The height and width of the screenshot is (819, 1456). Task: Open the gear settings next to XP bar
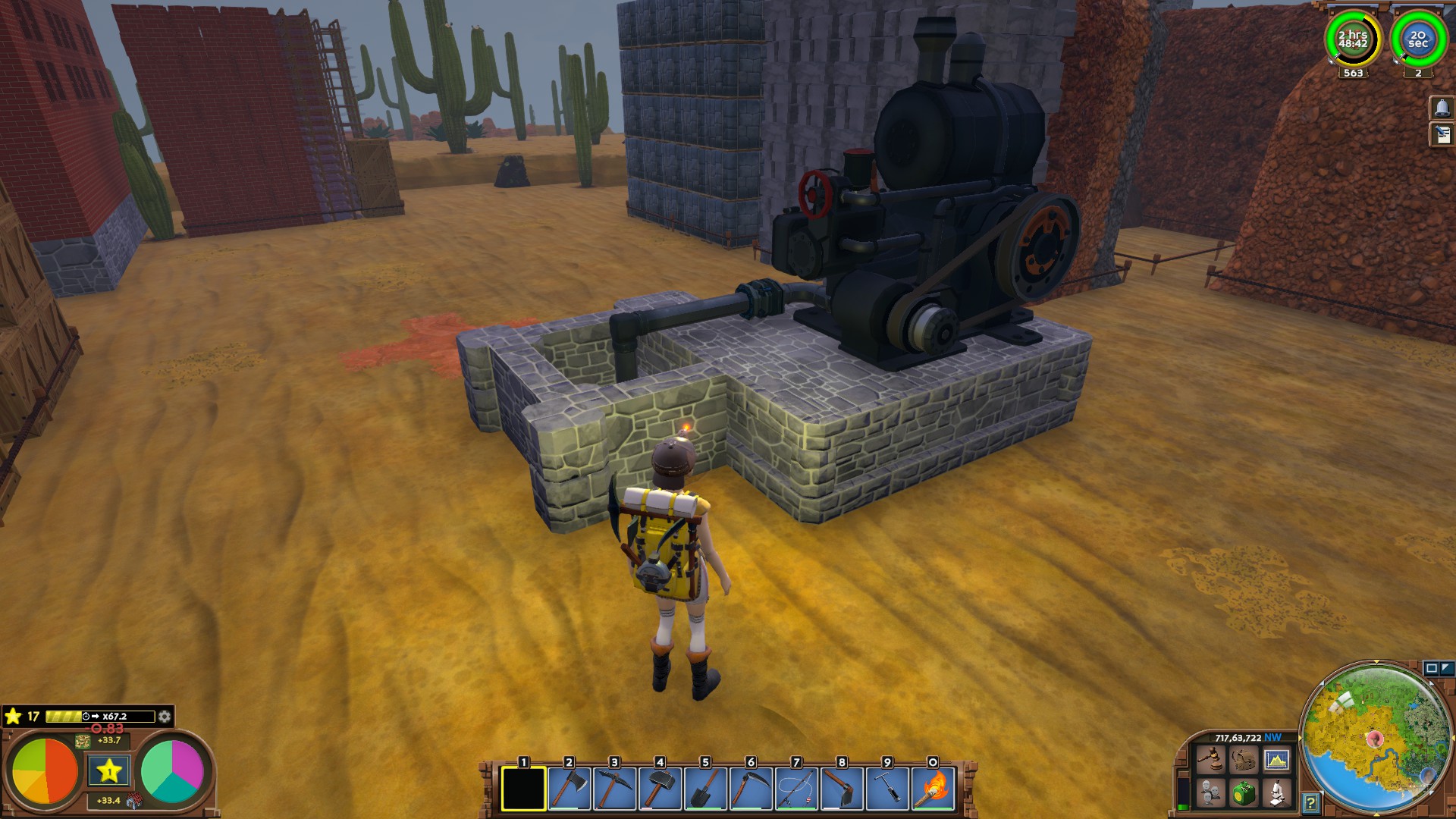pyautogui.click(x=164, y=717)
